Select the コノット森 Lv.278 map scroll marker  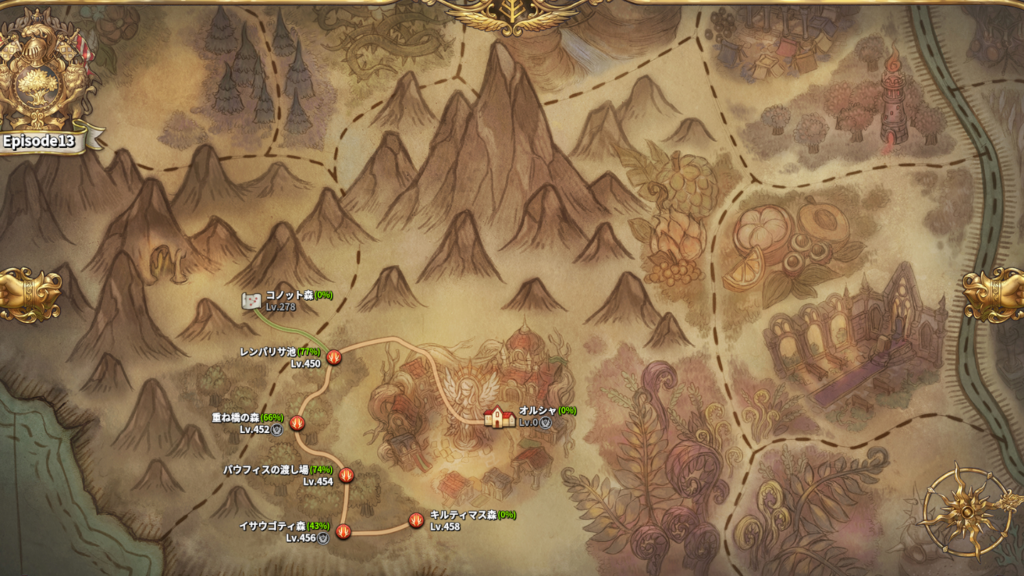[252, 300]
